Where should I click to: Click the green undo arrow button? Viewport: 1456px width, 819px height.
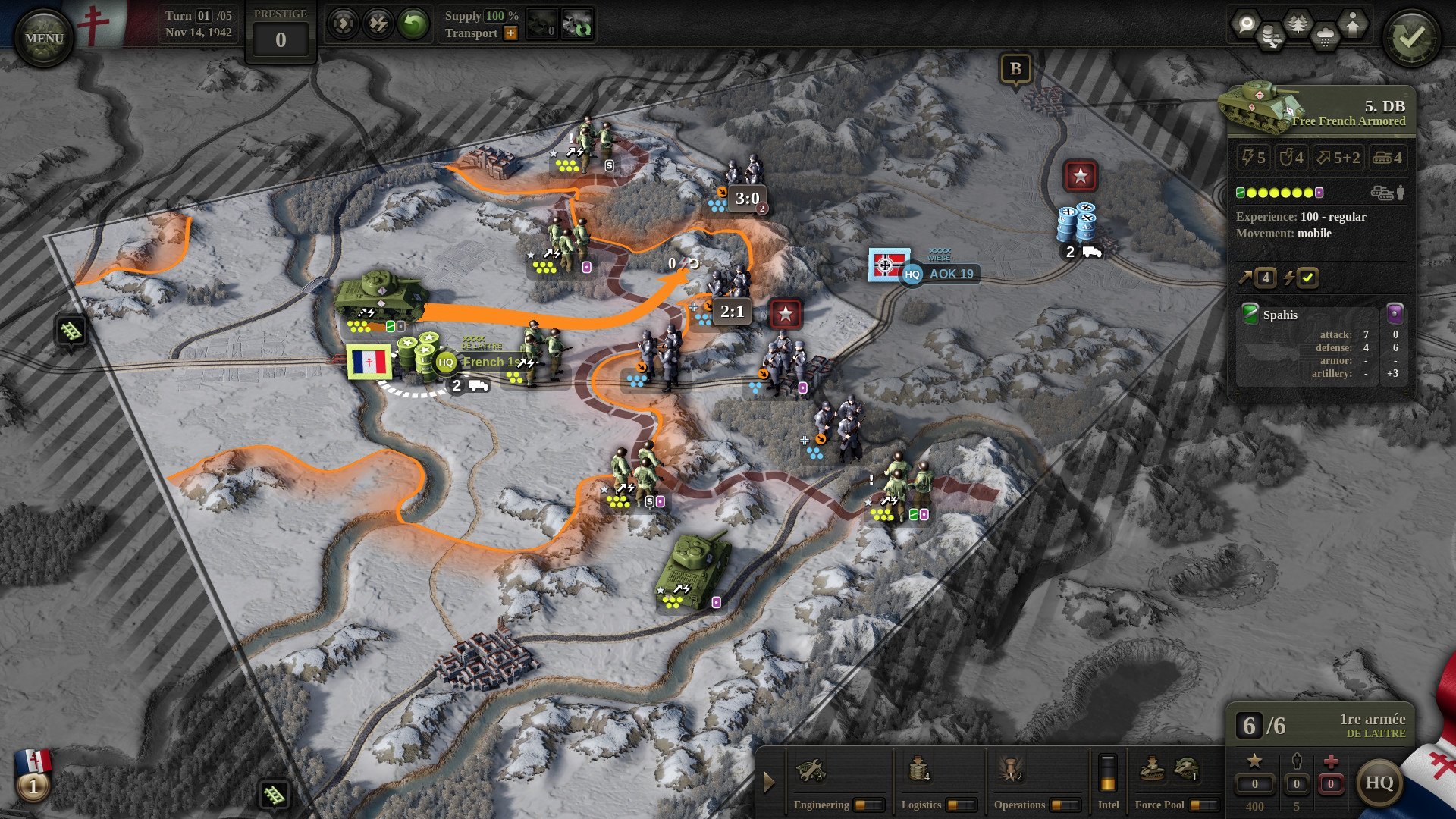click(413, 25)
